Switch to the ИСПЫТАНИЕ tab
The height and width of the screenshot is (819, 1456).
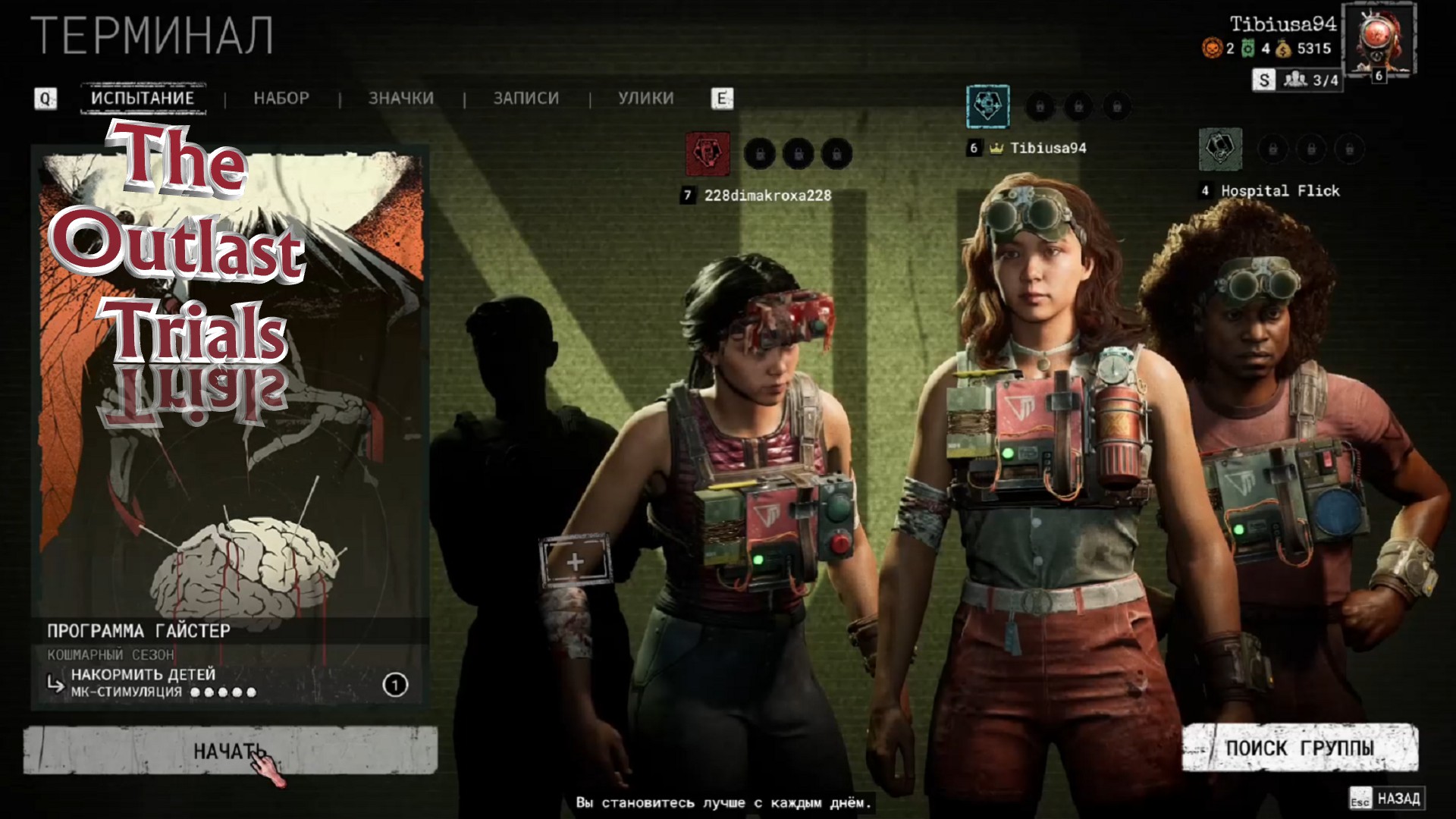143,99
